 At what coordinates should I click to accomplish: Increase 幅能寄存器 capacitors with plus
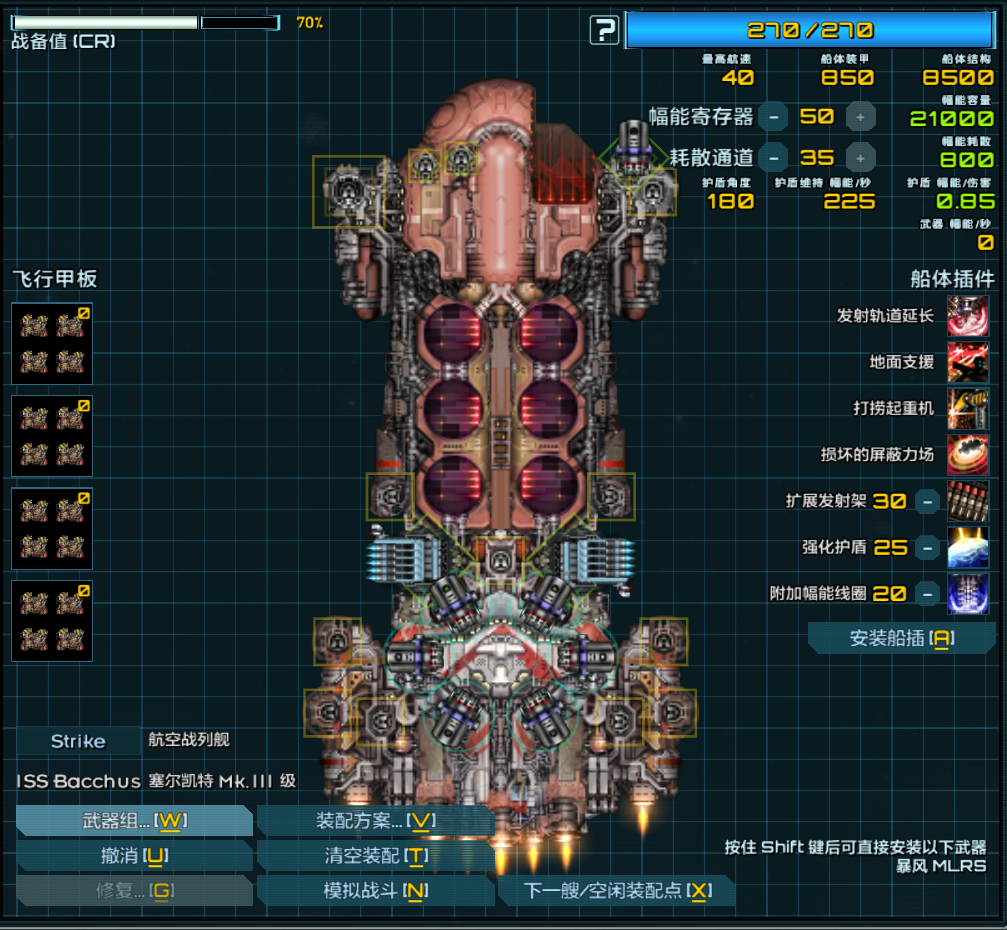(861, 116)
